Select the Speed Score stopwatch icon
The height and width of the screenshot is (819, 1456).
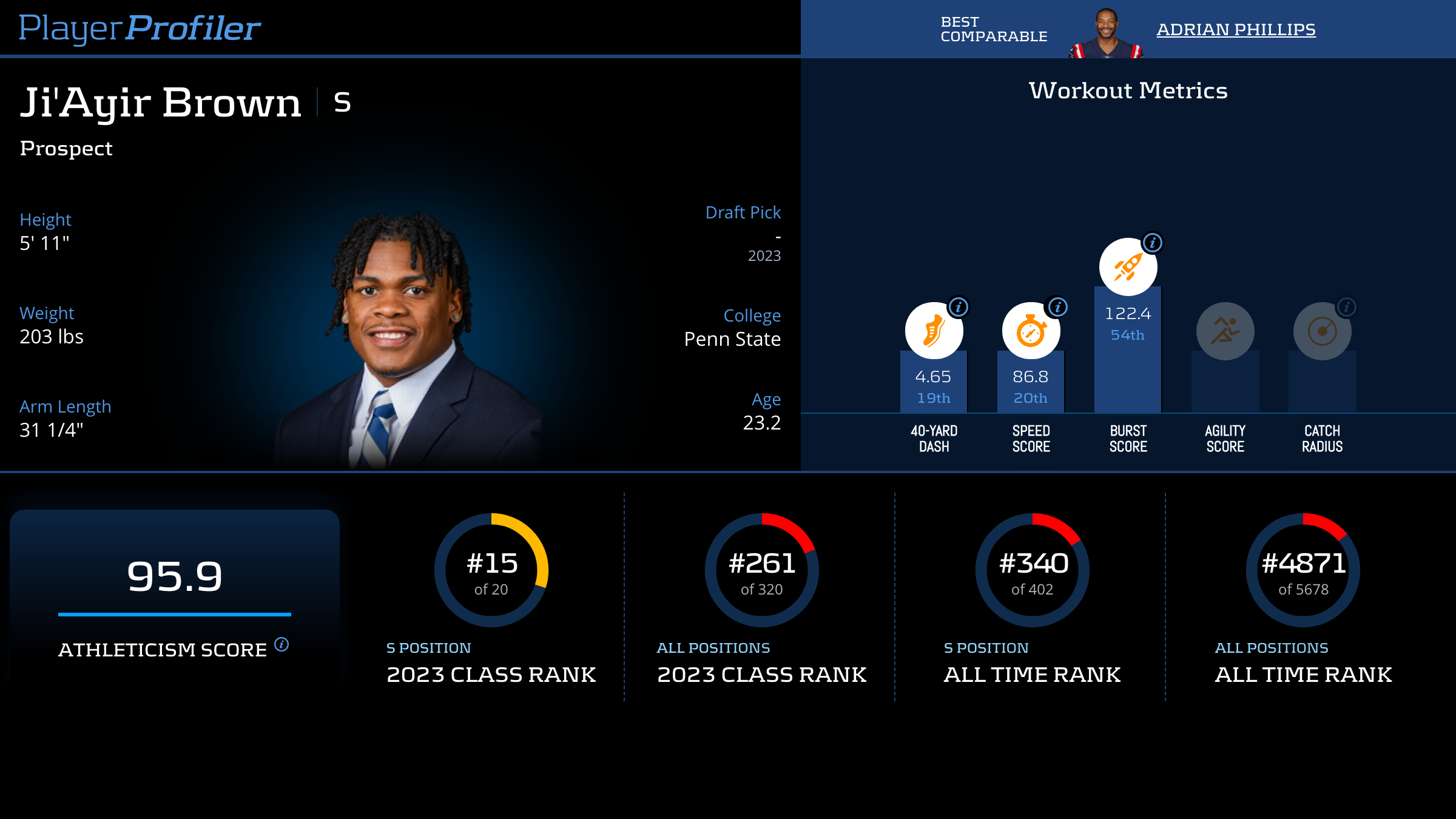coord(1031,331)
